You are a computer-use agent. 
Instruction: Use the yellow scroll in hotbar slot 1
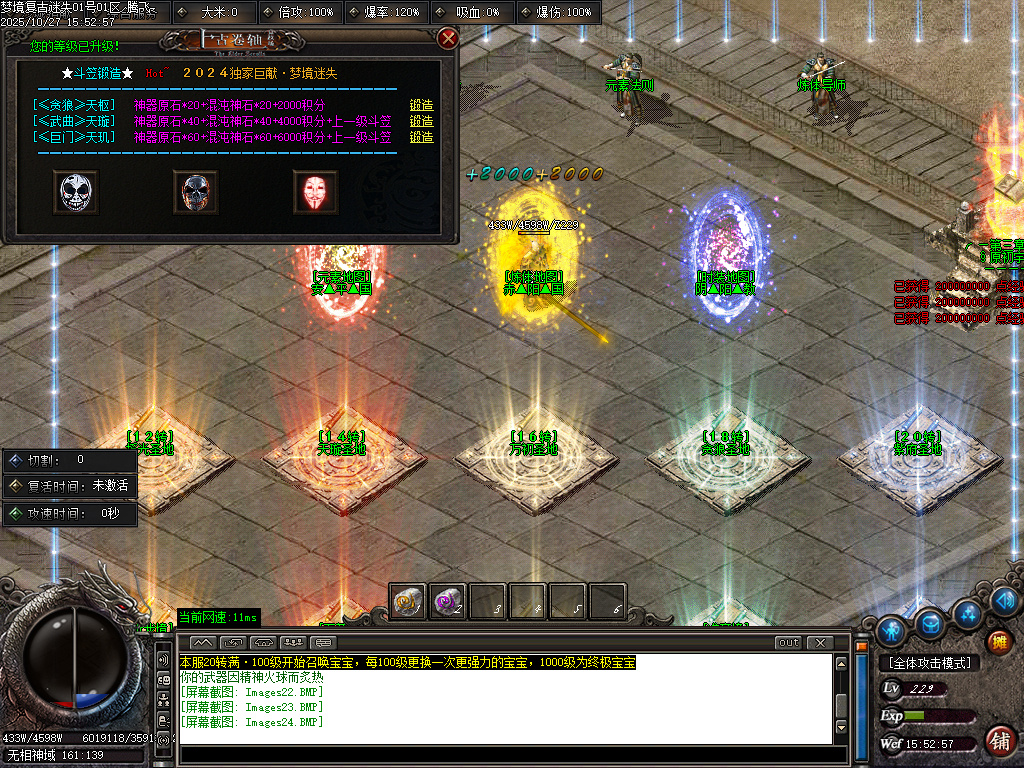pos(408,602)
